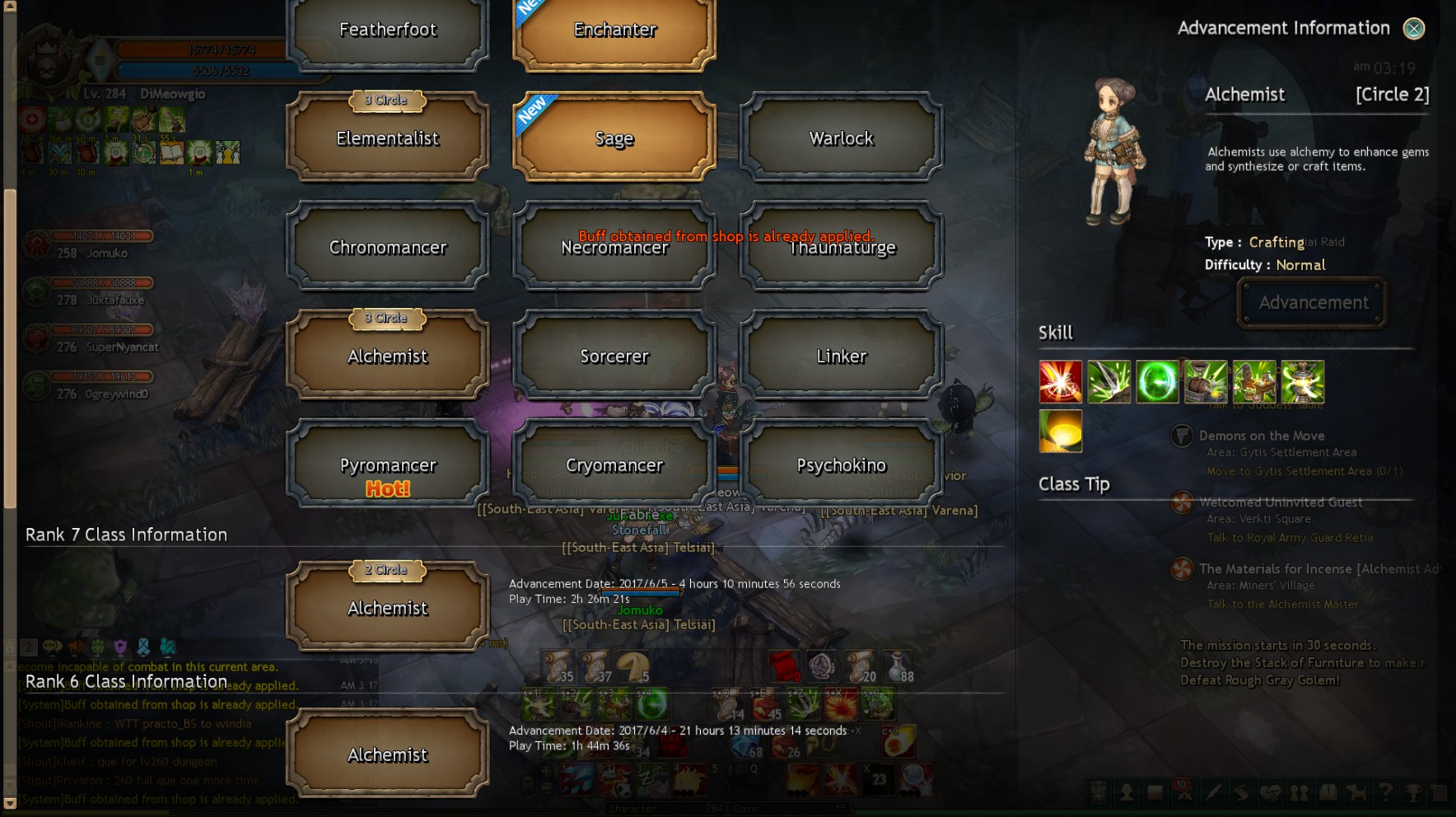Pick the Sorcerer class

pos(614,357)
